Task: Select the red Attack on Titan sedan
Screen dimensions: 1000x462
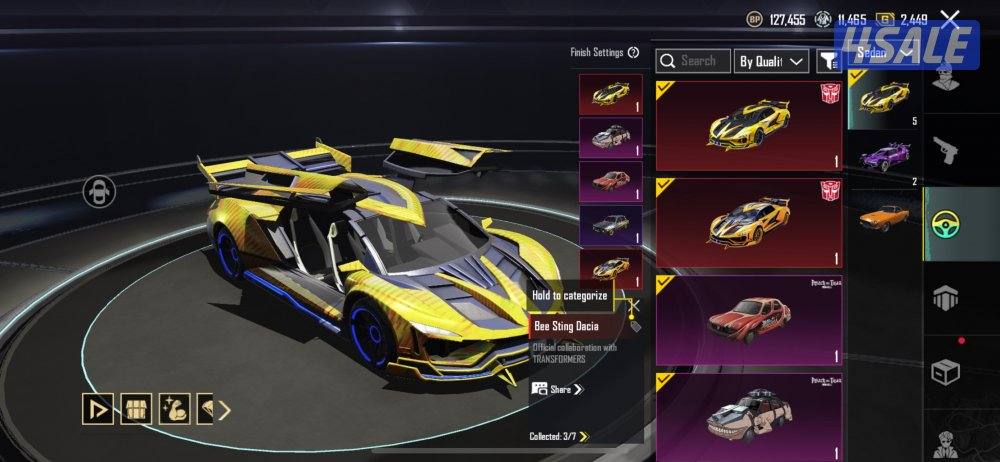Action: click(749, 320)
